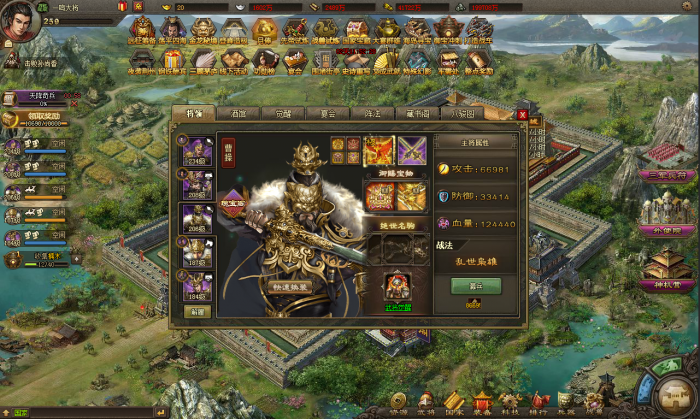Switch to the 阵法 formation tab
Image resolution: width=700 pixels, height=419 pixels.
tap(370, 114)
